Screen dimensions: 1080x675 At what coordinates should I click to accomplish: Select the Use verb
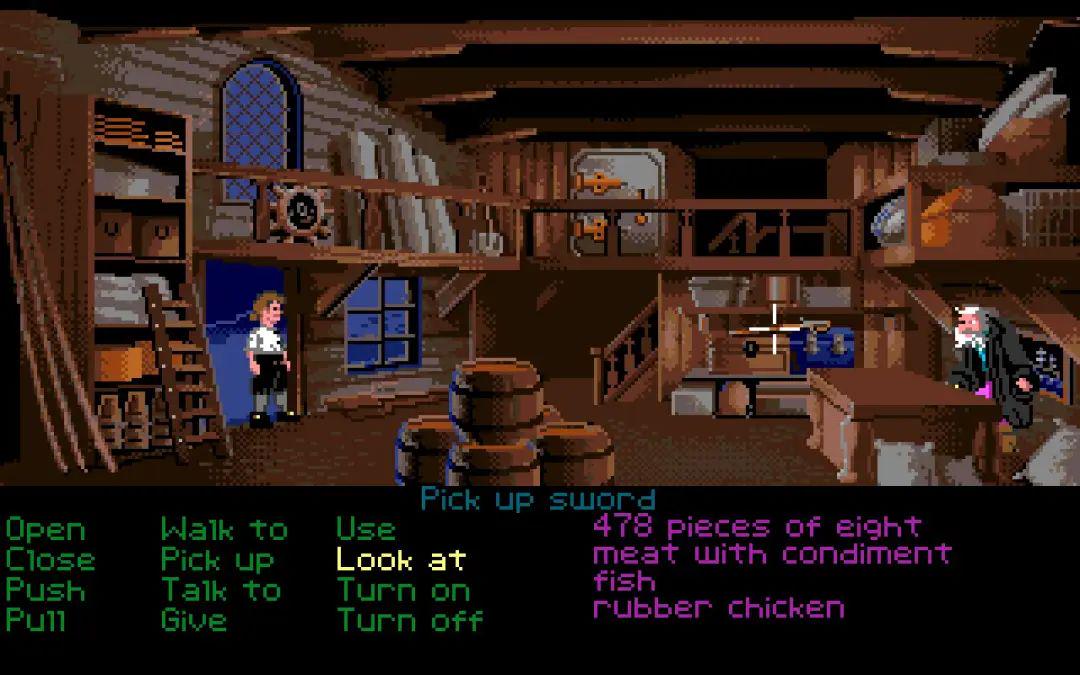366,529
